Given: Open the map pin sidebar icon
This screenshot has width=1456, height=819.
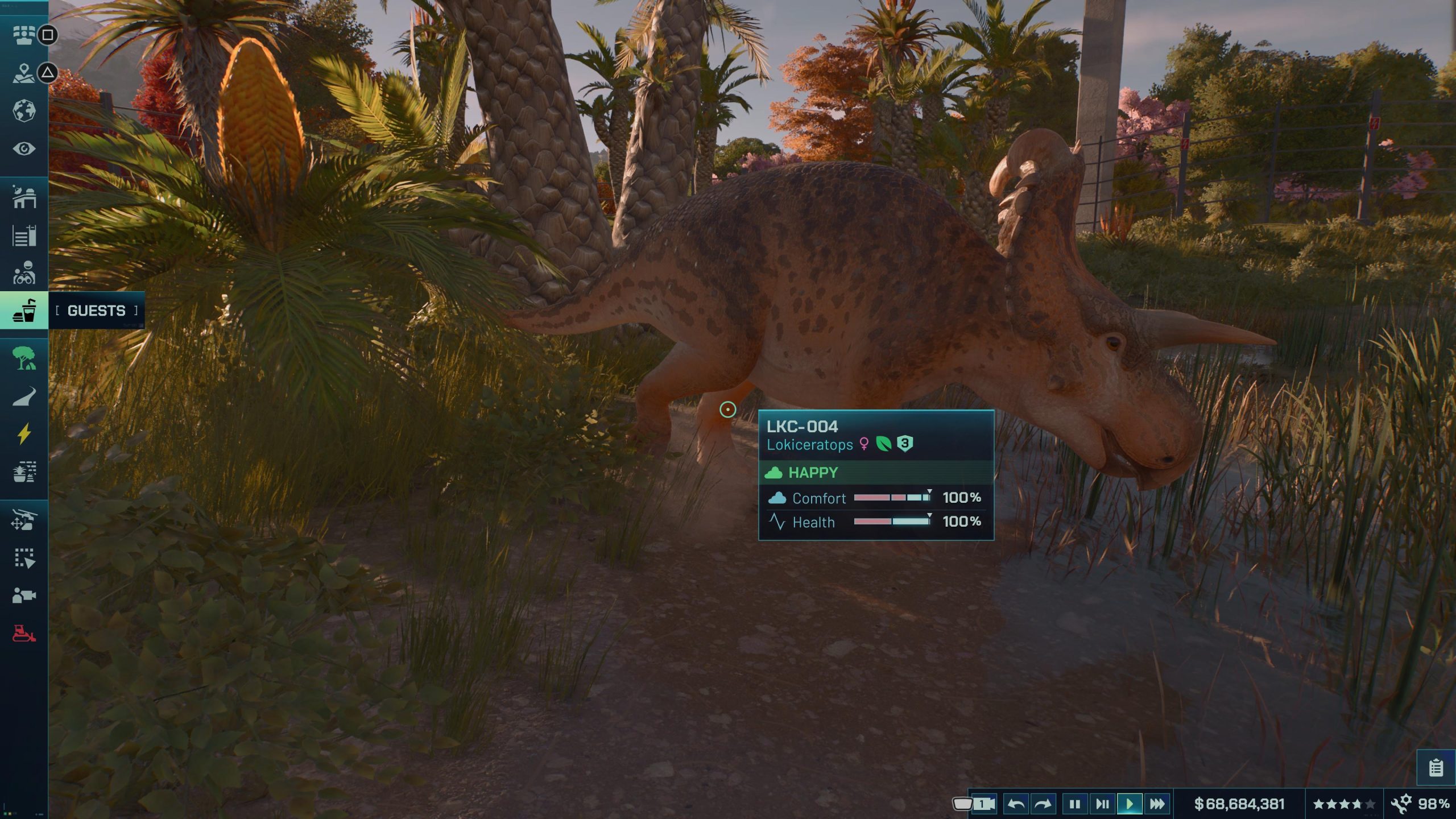Looking at the screenshot, I should point(24,73).
